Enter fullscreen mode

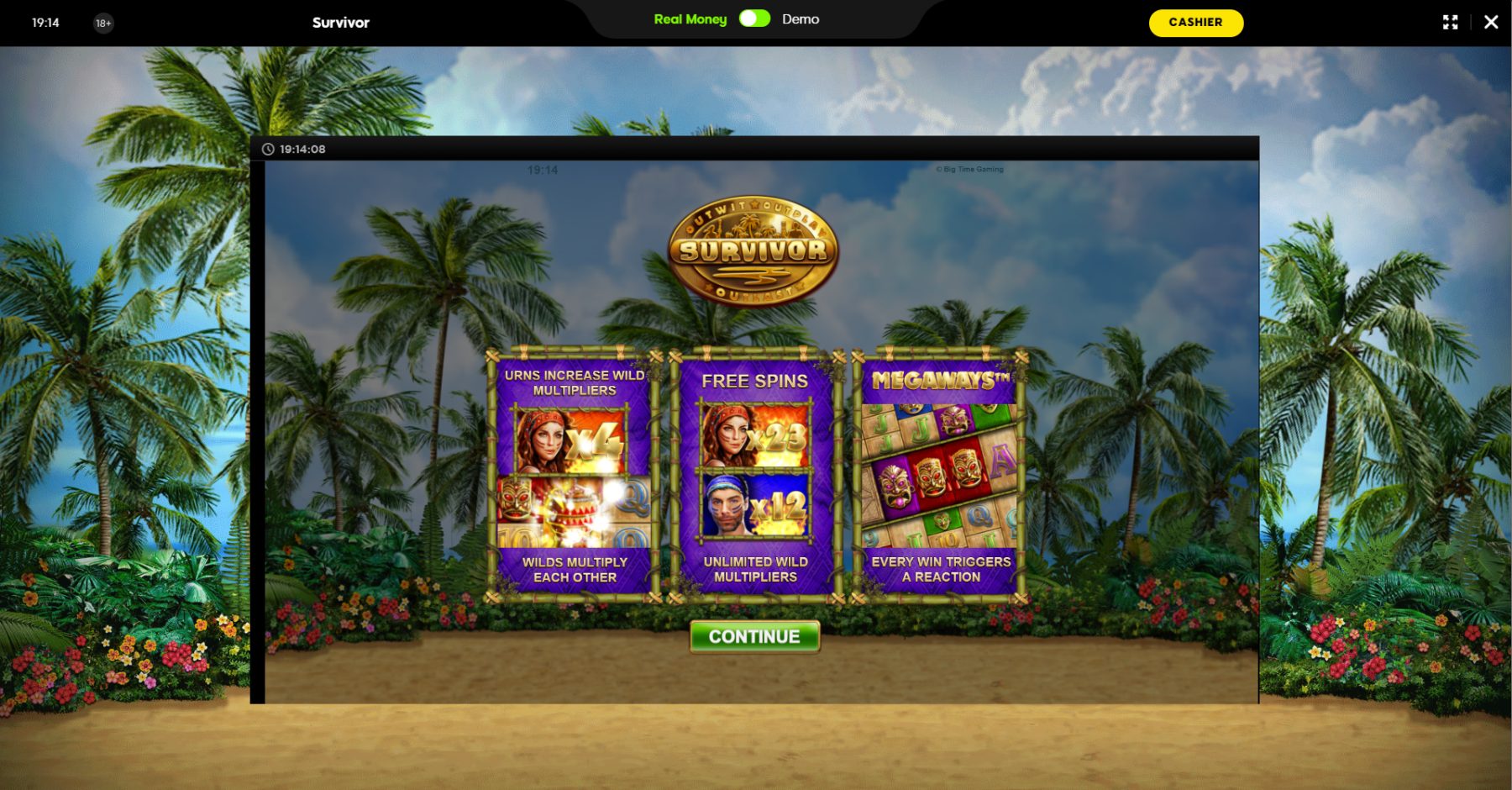(1450, 23)
